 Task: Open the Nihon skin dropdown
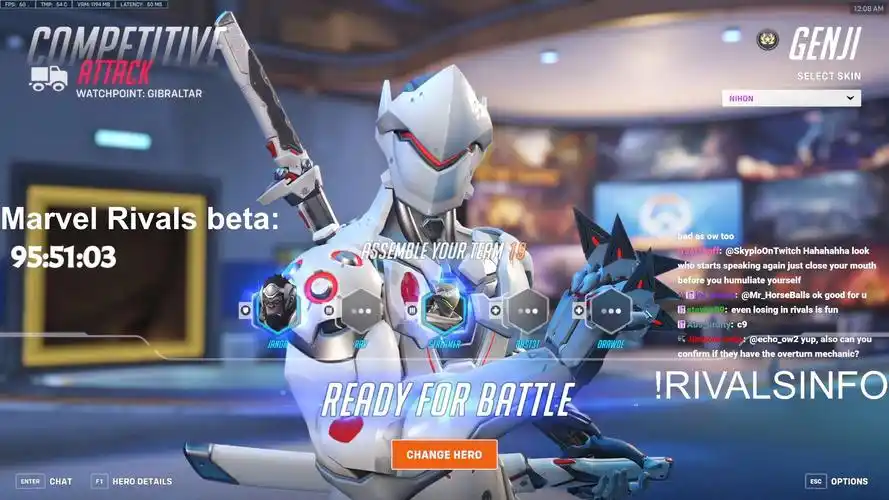(x=791, y=98)
